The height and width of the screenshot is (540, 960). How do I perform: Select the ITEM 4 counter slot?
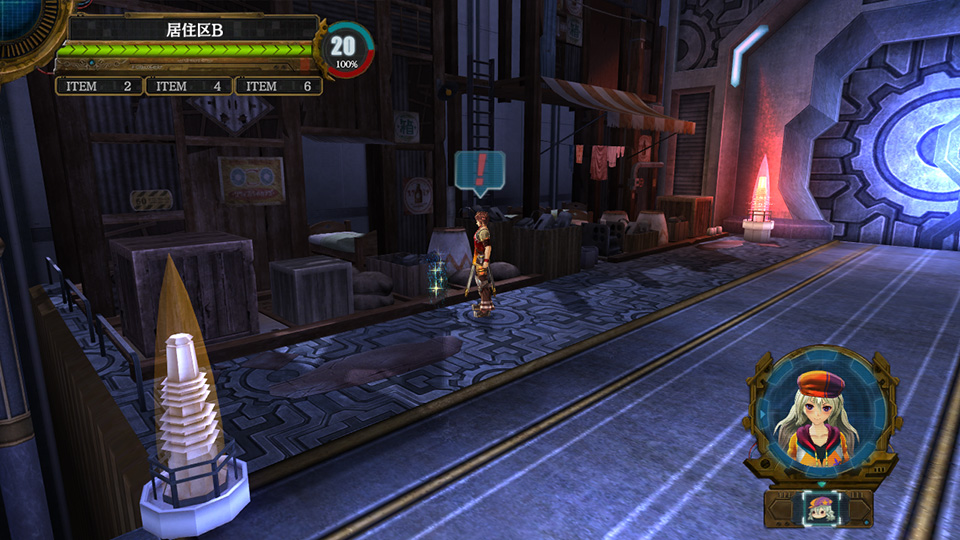click(189, 86)
